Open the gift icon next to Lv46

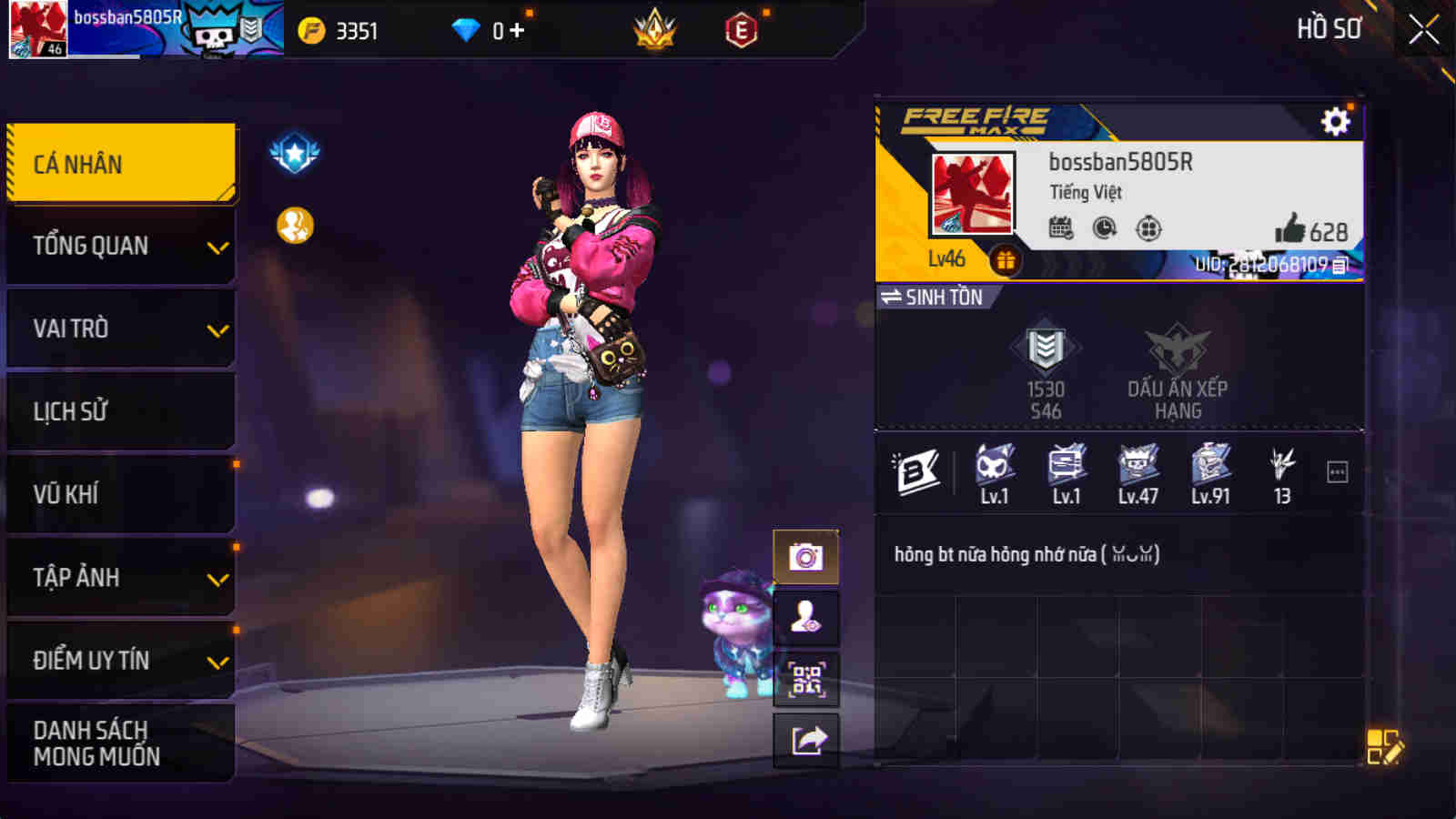click(1004, 261)
